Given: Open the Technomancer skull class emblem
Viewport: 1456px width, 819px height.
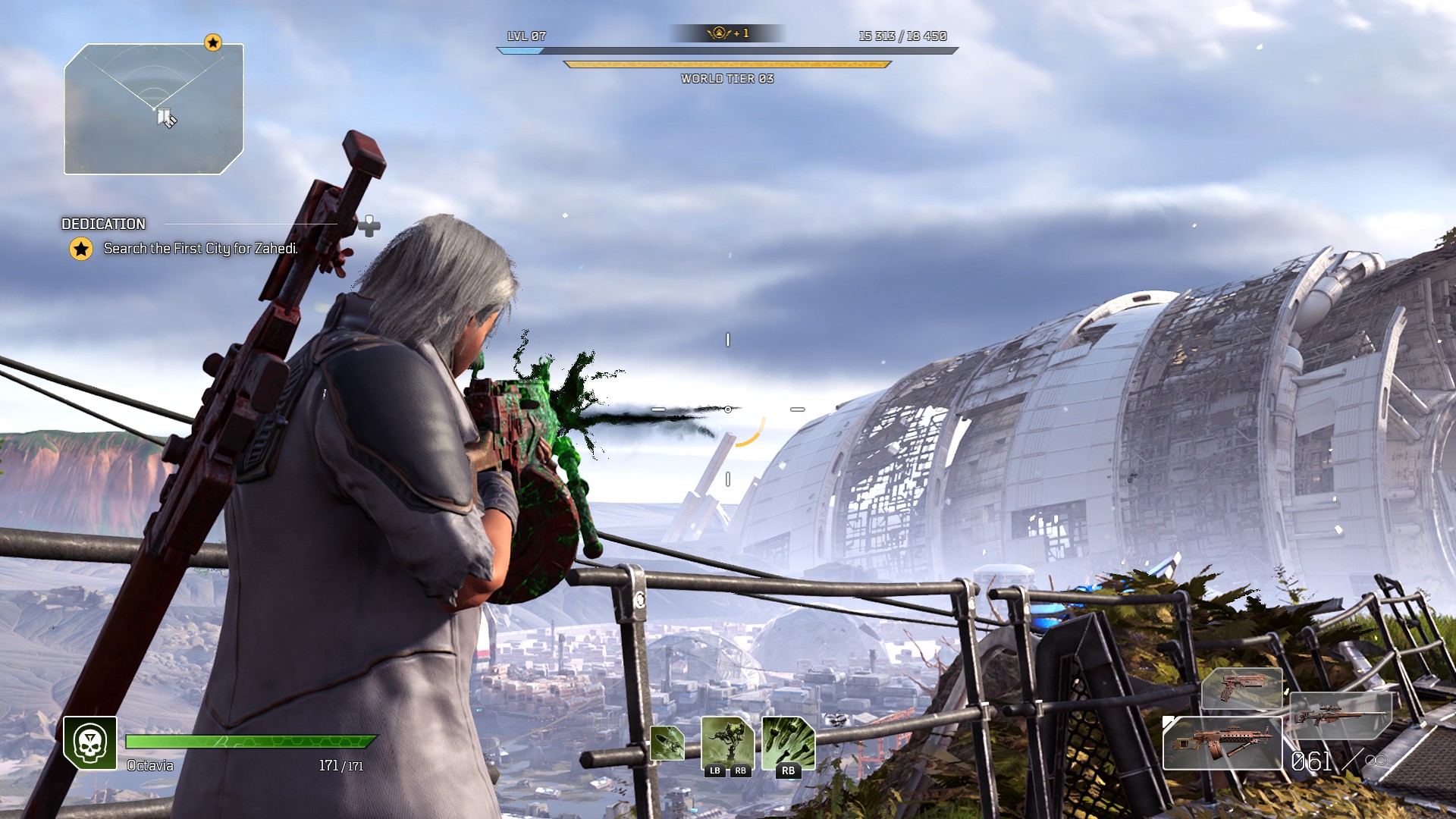Looking at the screenshot, I should click(x=90, y=743).
